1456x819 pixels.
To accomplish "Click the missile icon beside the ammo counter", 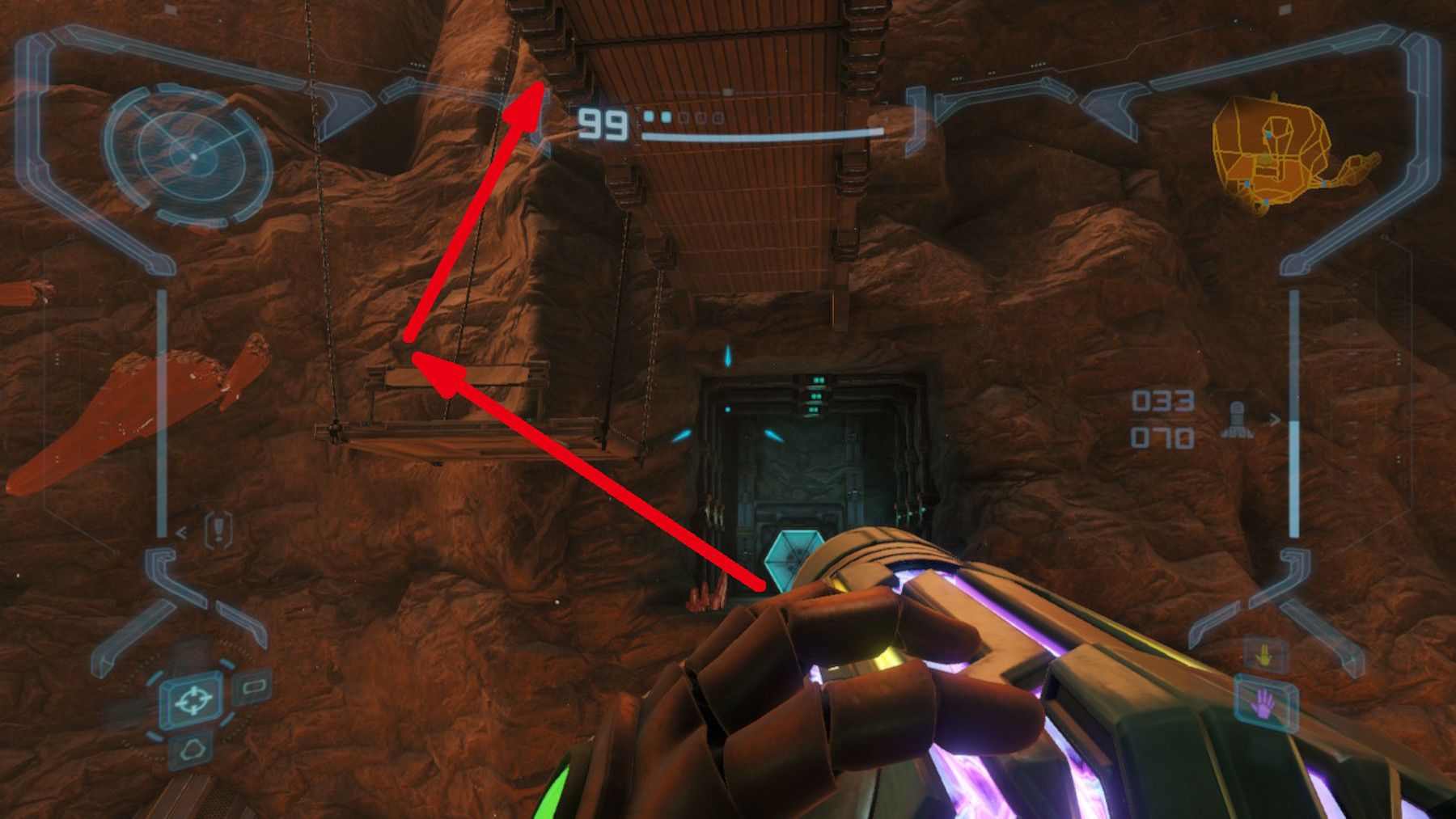I will coord(1238,420).
